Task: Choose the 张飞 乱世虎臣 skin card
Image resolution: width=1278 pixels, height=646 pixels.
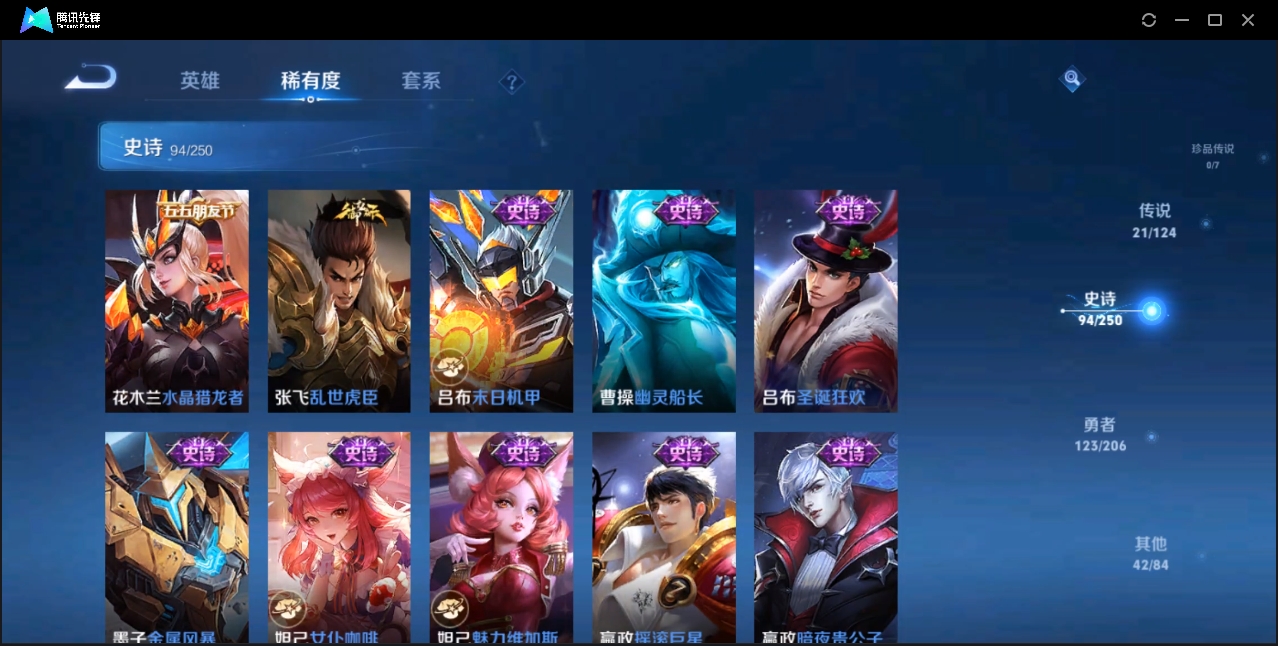Action: [x=339, y=301]
